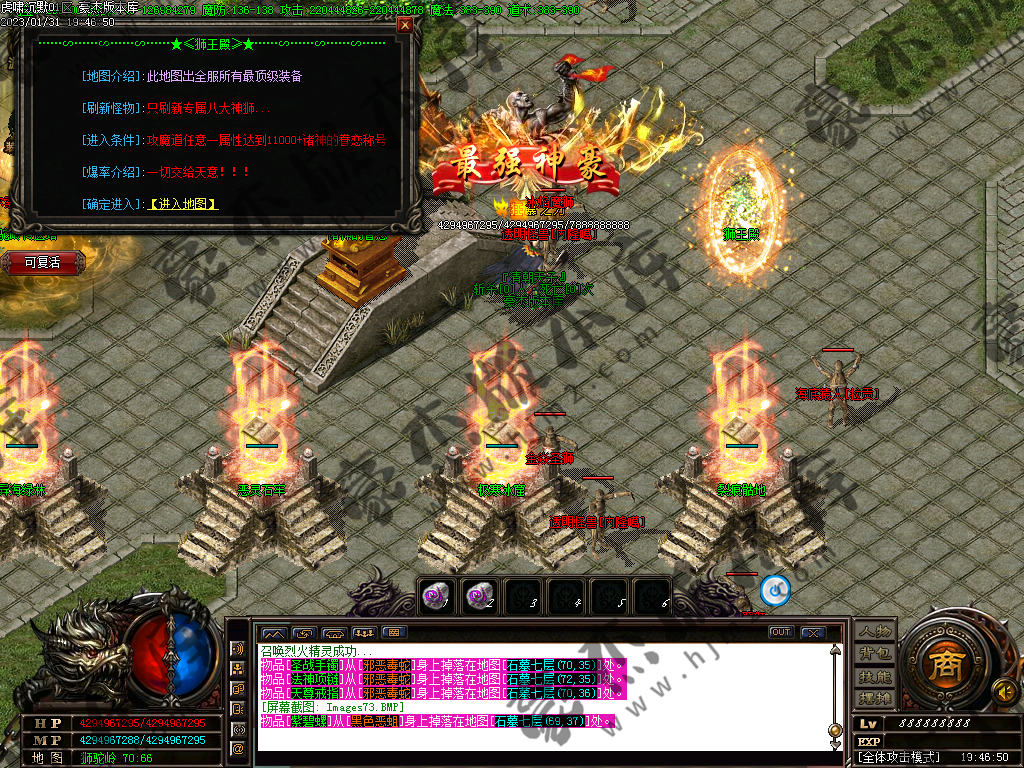Click the OUT button above chat
The width and height of the screenshot is (1024, 768).
[780, 632]
